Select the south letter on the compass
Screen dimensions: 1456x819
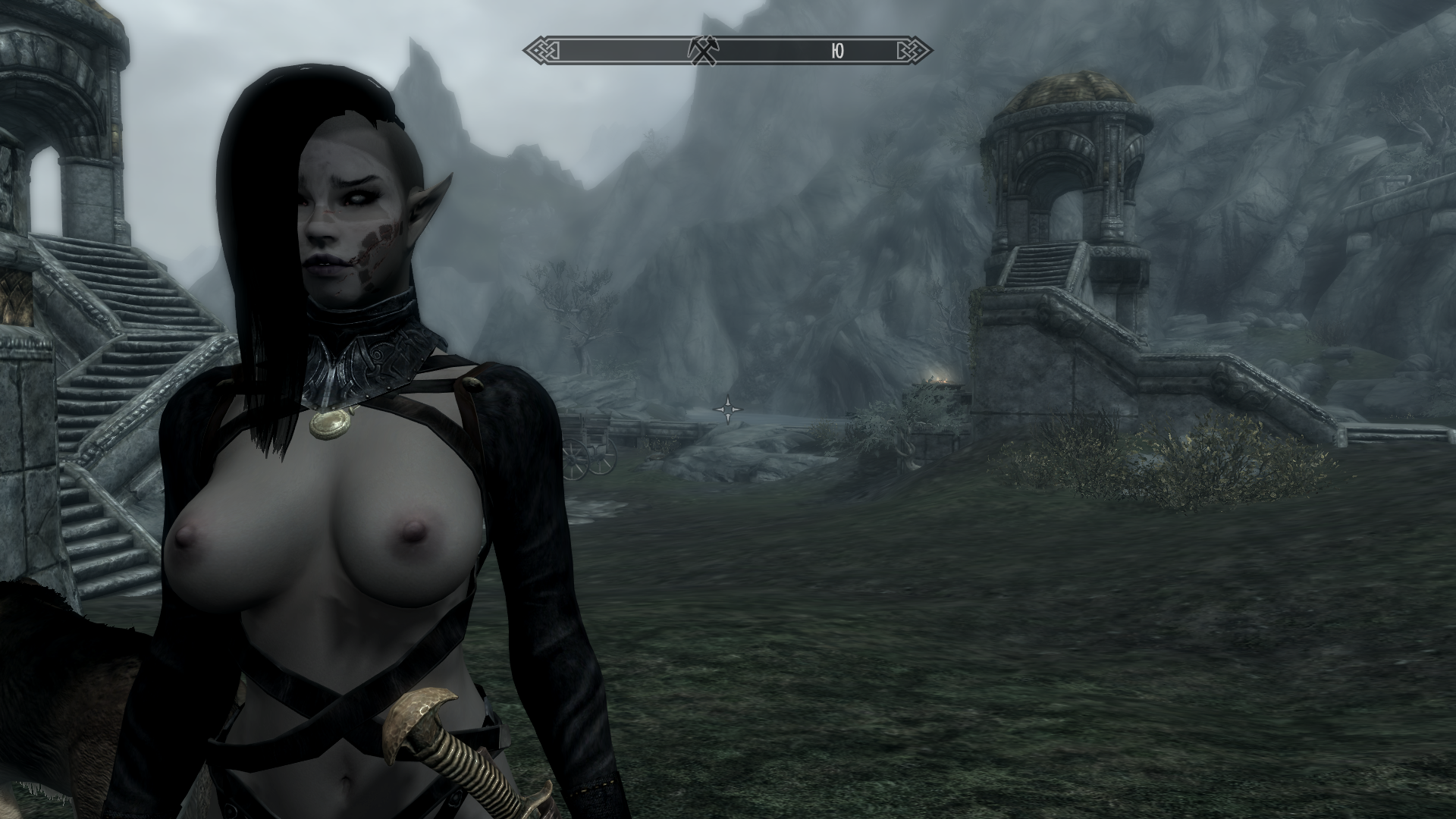837,51
